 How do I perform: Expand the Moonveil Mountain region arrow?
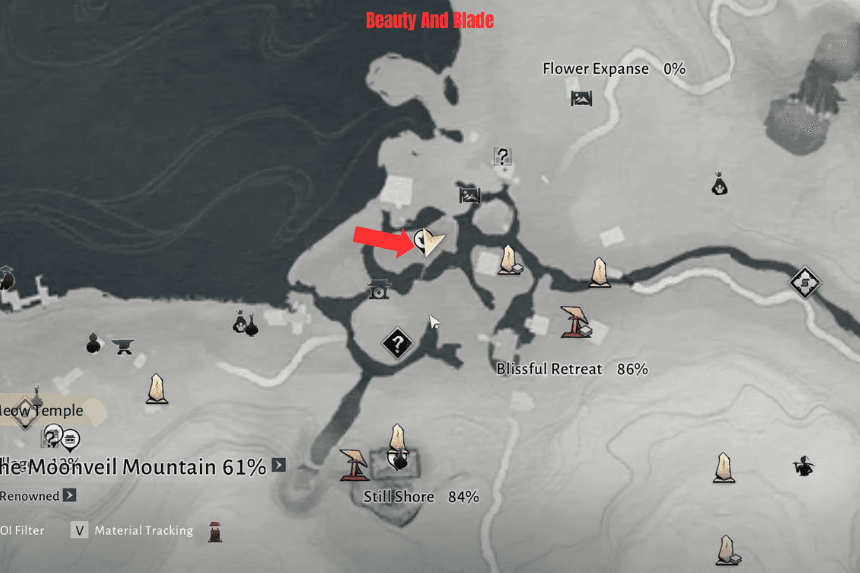tap(279, 465)
